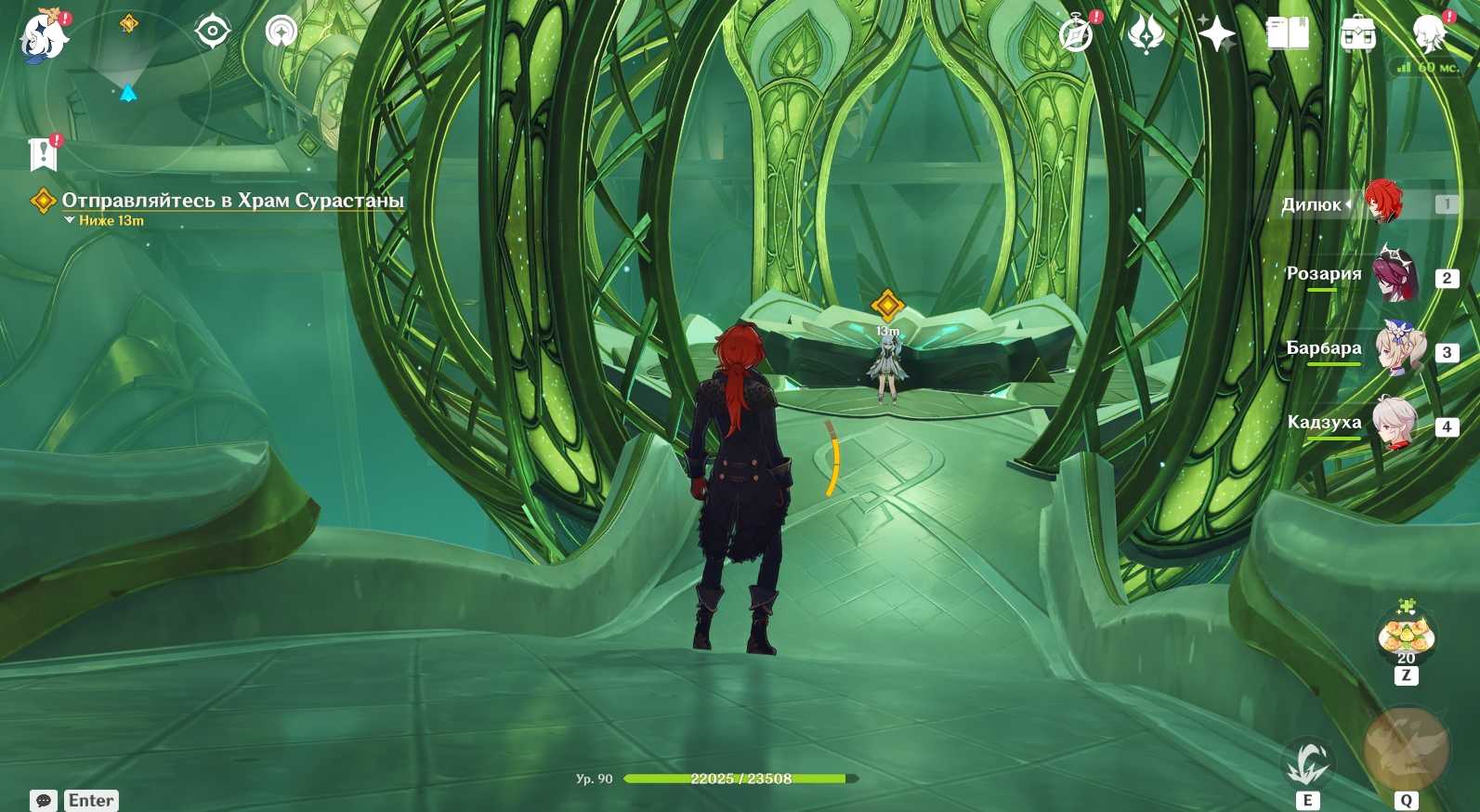Open the character screen icon

point(1429,35)
